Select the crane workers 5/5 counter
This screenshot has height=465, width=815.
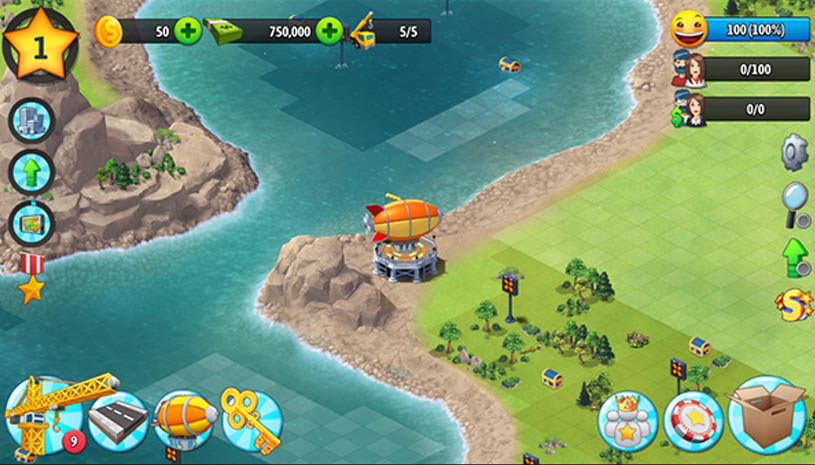390,31
